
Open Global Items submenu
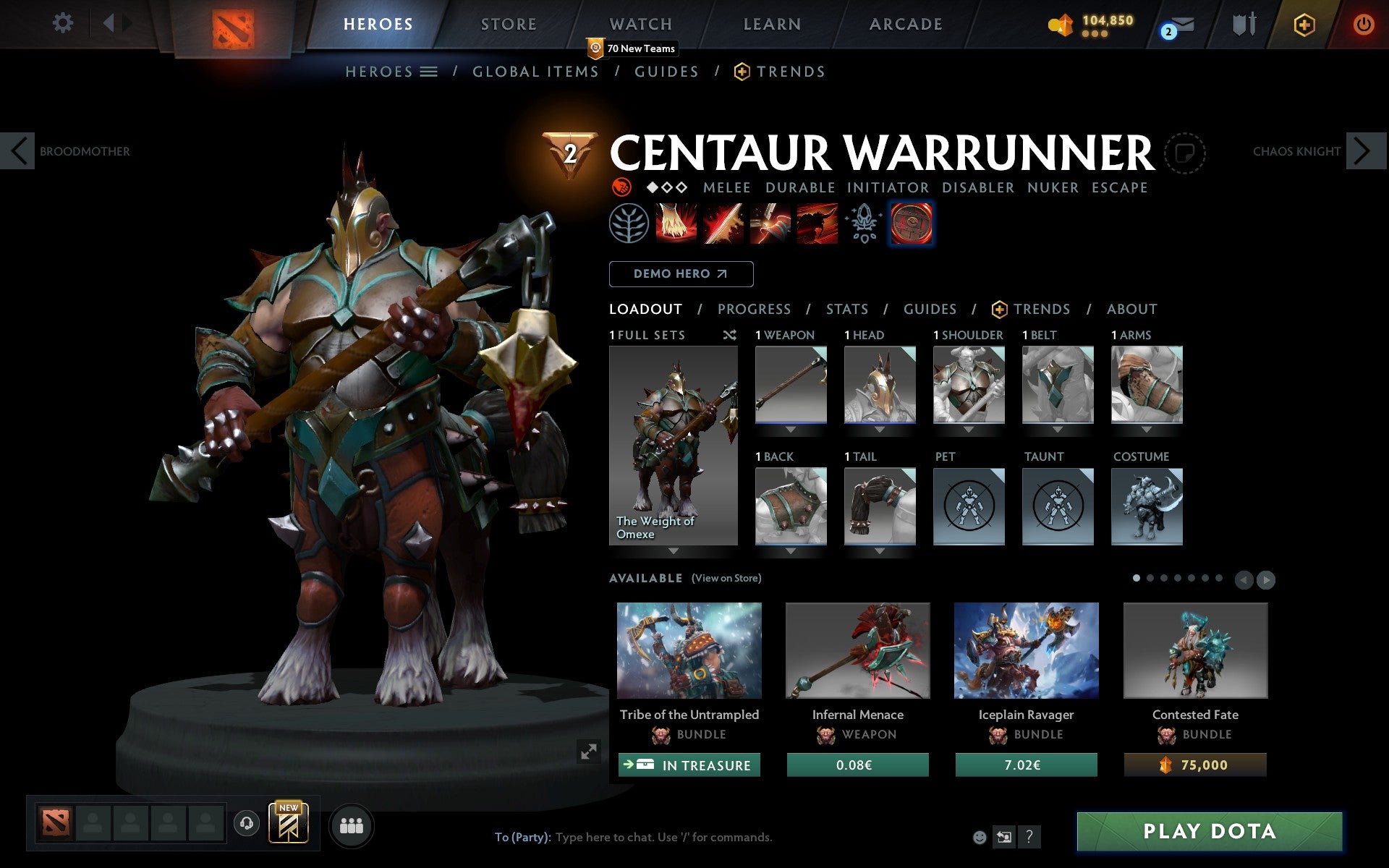[535, 72]
